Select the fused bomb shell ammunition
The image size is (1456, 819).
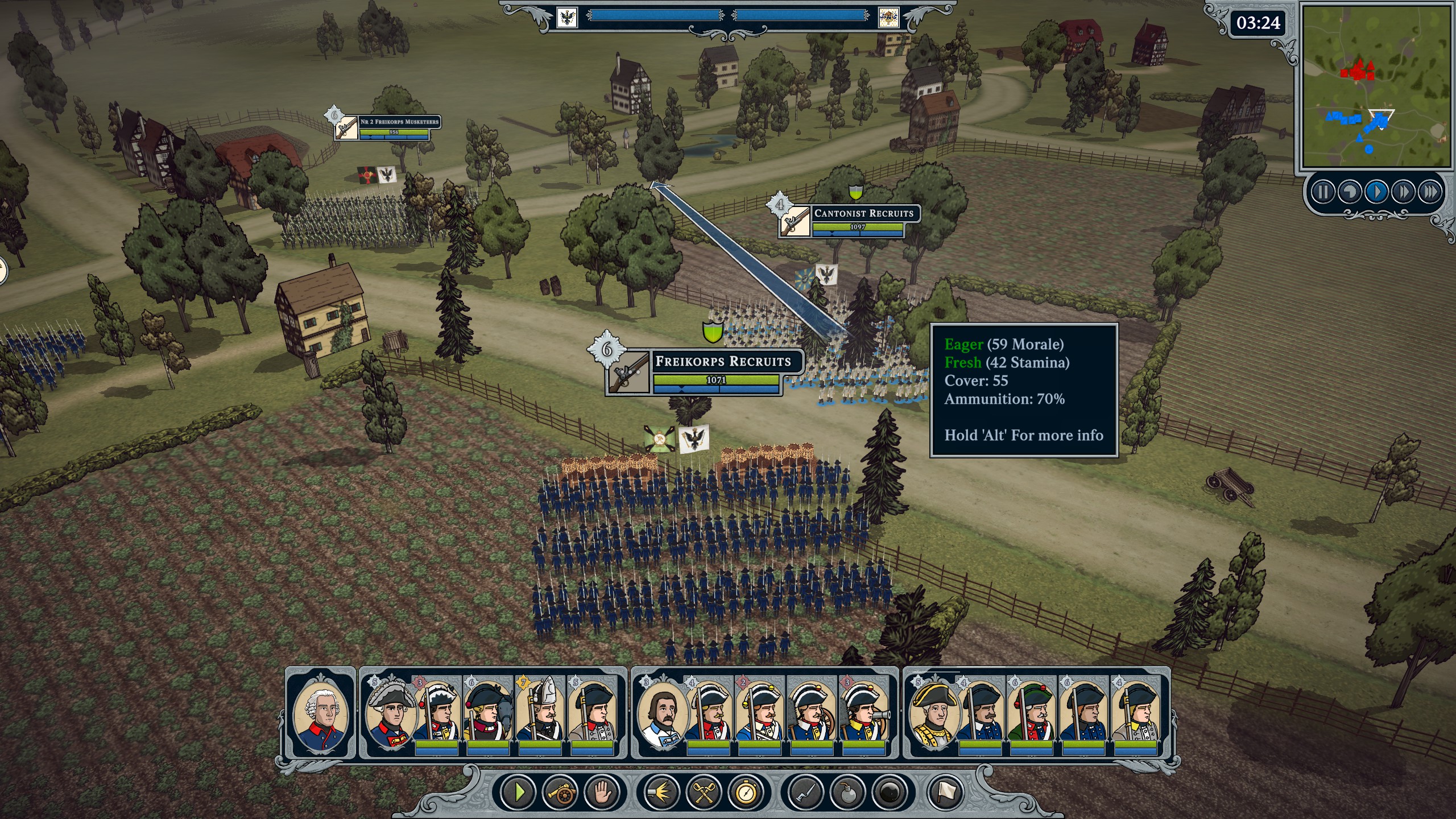848,792
